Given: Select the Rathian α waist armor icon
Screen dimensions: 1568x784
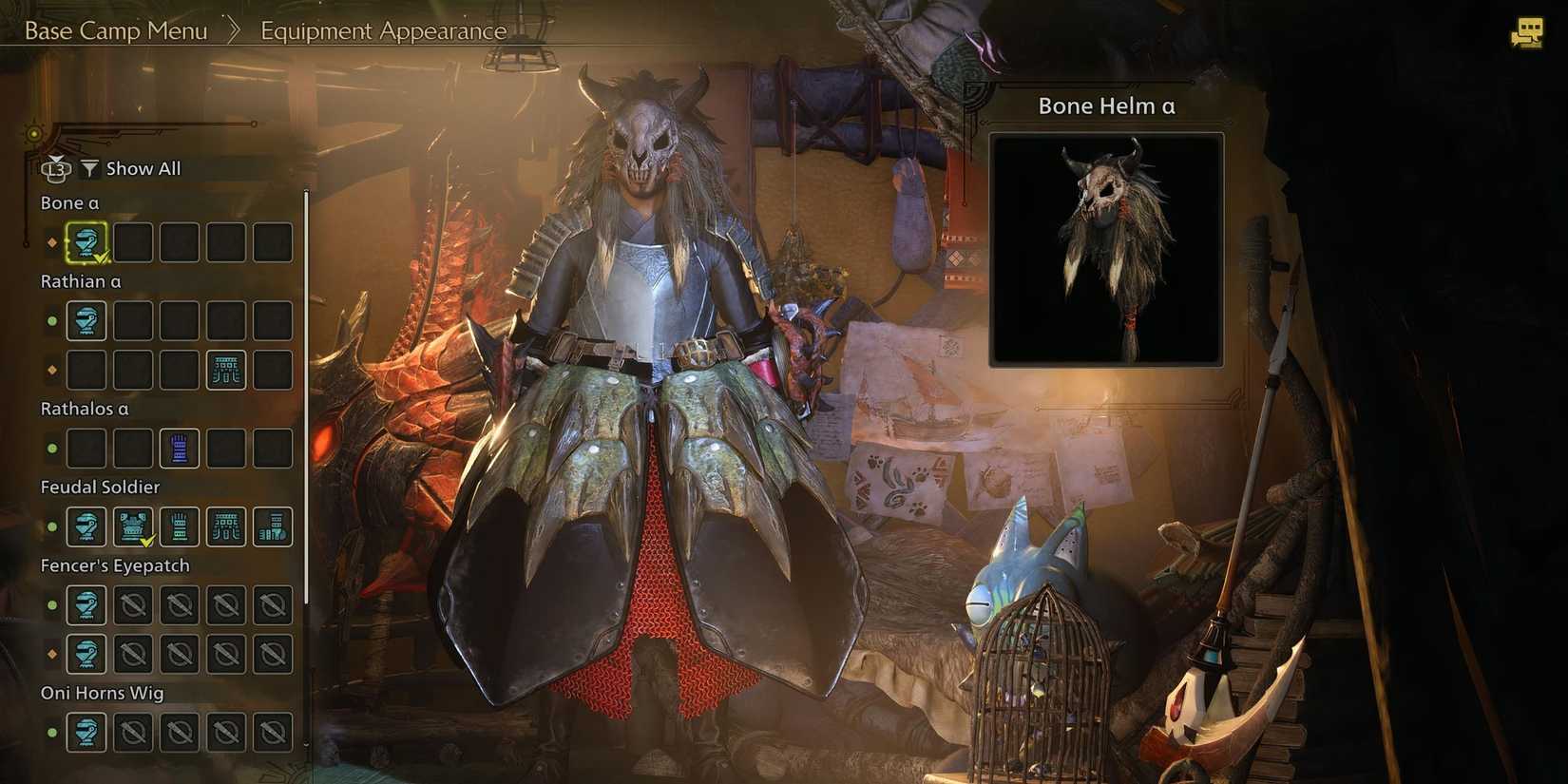Looking at the screenshot, I should point(226,370).
